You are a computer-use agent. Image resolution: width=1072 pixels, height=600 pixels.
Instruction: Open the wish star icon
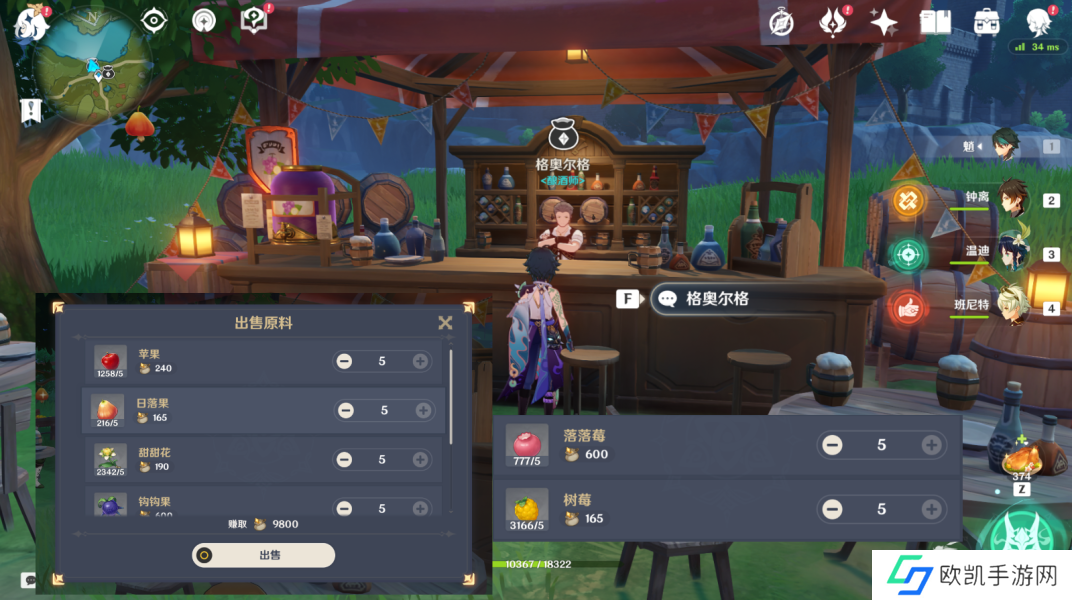point(883,22)
